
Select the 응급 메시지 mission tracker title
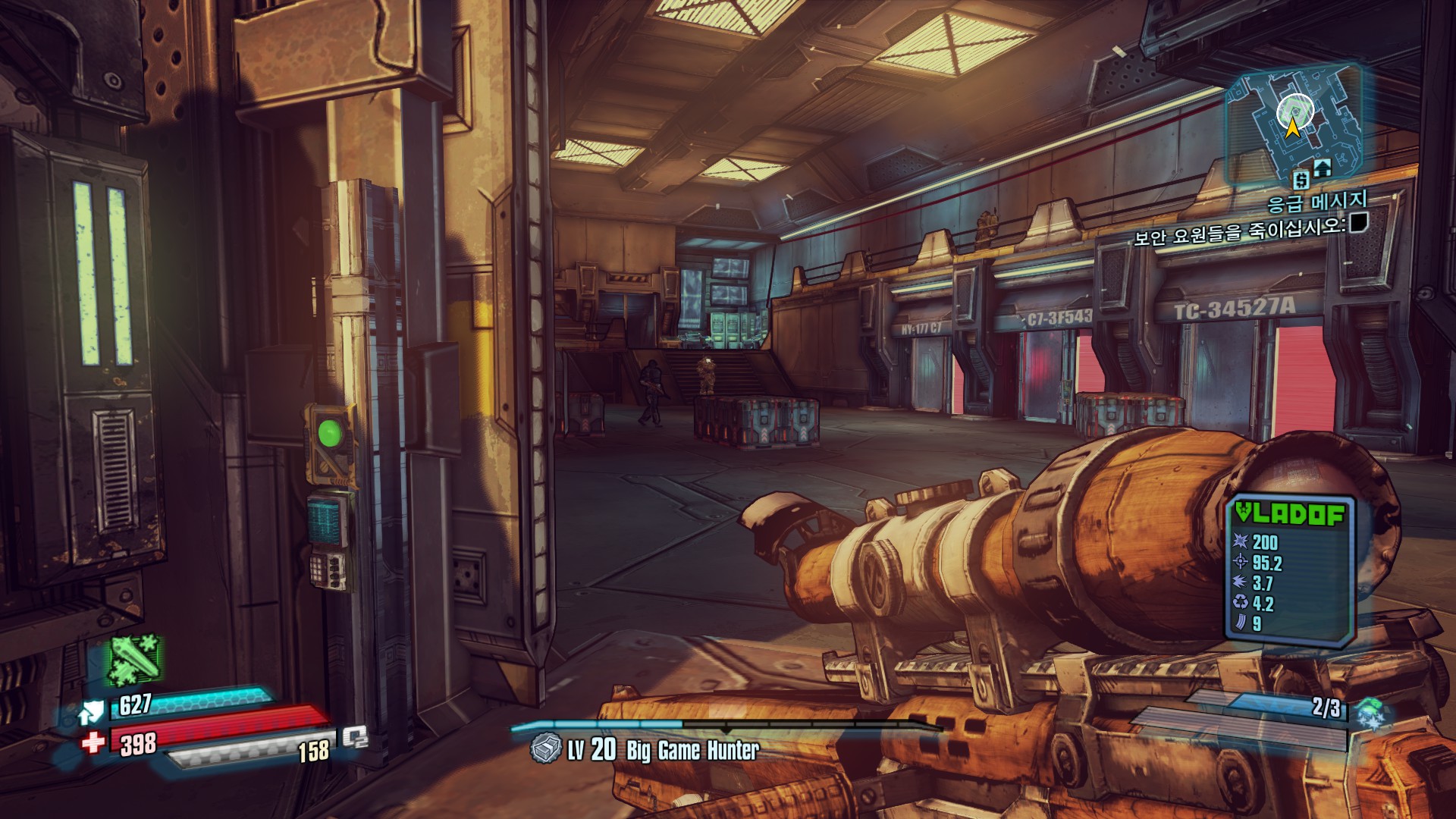point(1316,202)
